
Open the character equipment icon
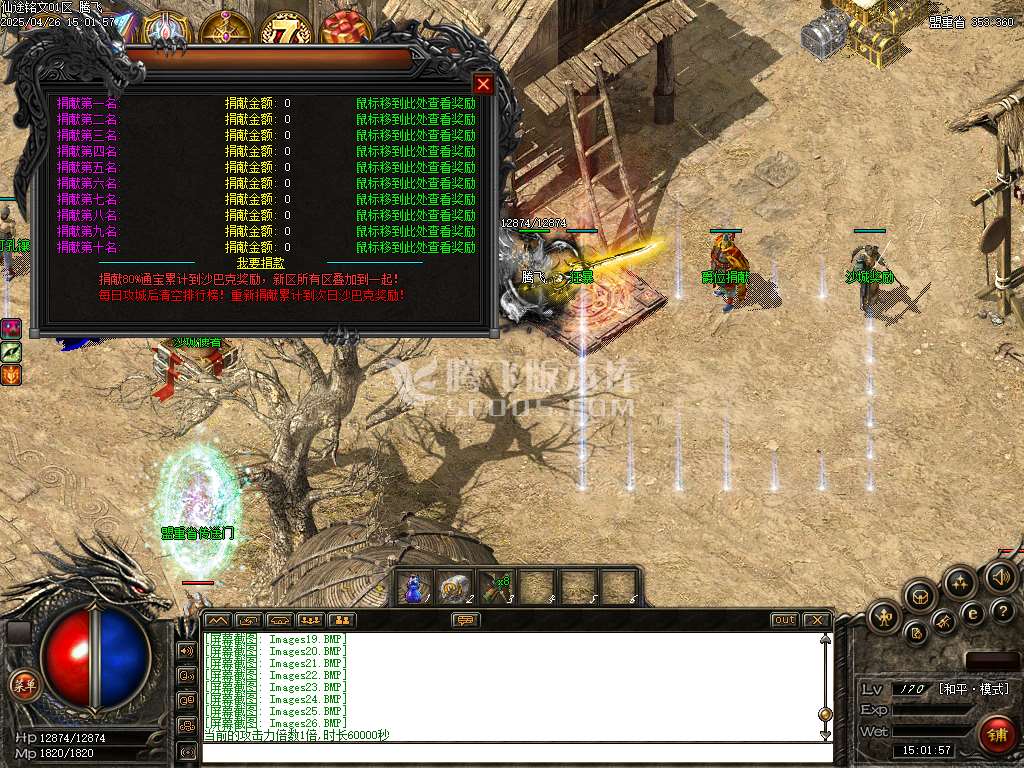[884, 616]
